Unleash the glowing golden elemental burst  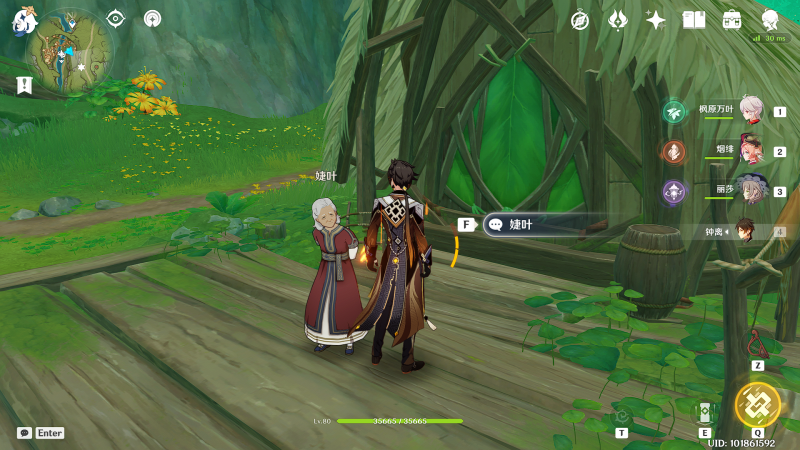[x=757, y=403]
